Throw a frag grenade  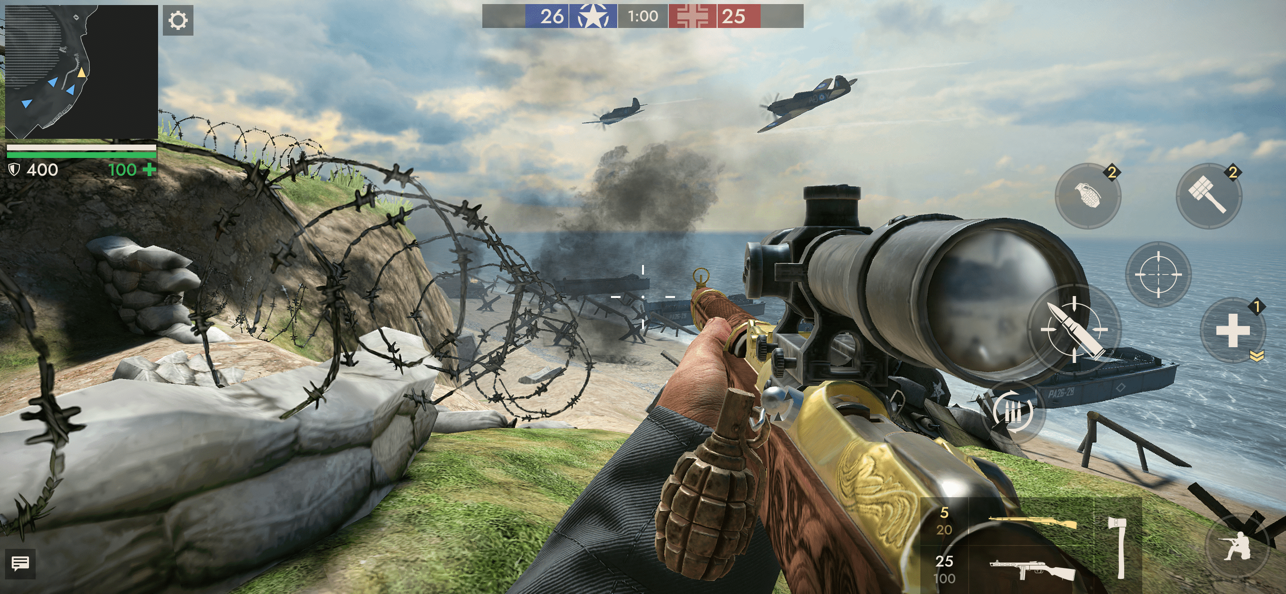pyautogui.click(x=1088, y=196)
